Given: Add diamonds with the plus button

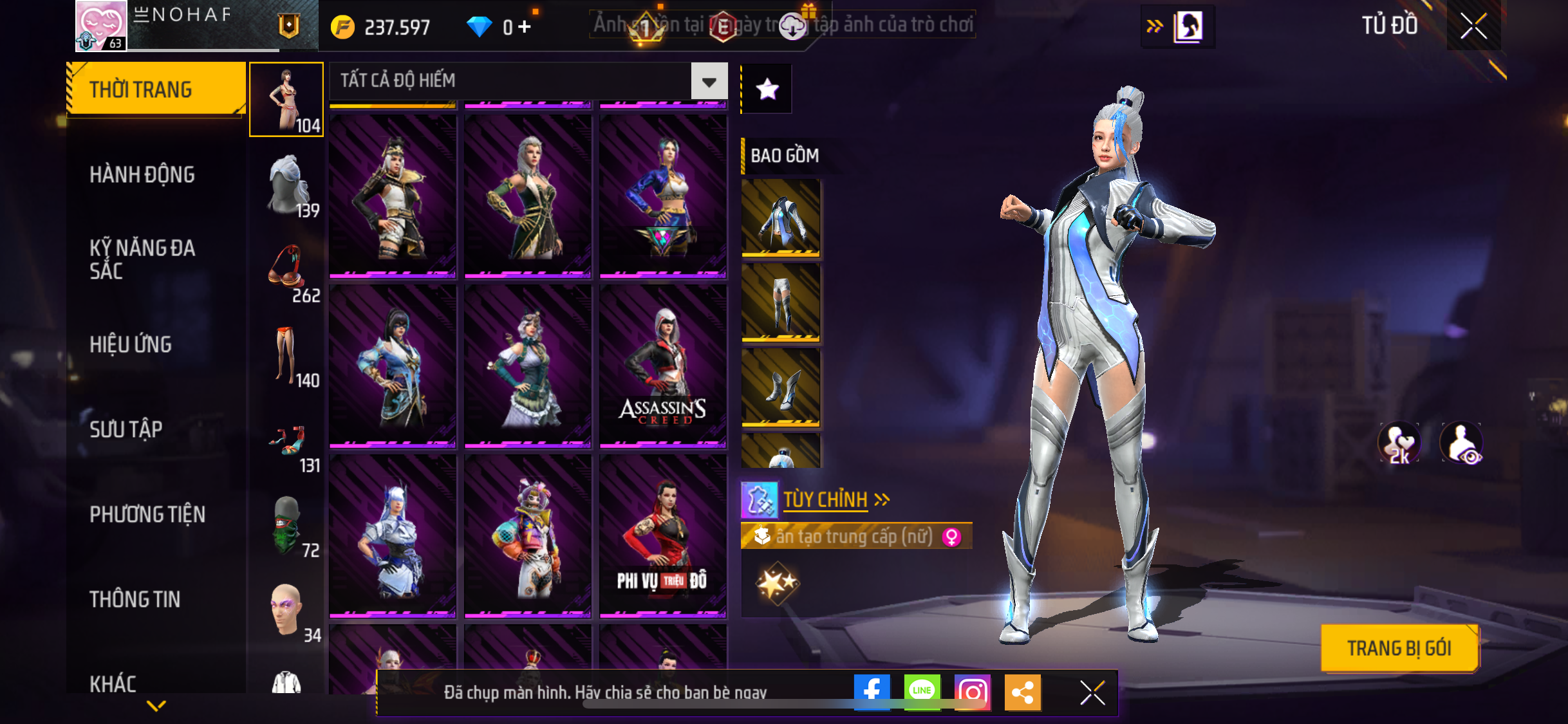Looking at the screenshot, I should 525,27.
